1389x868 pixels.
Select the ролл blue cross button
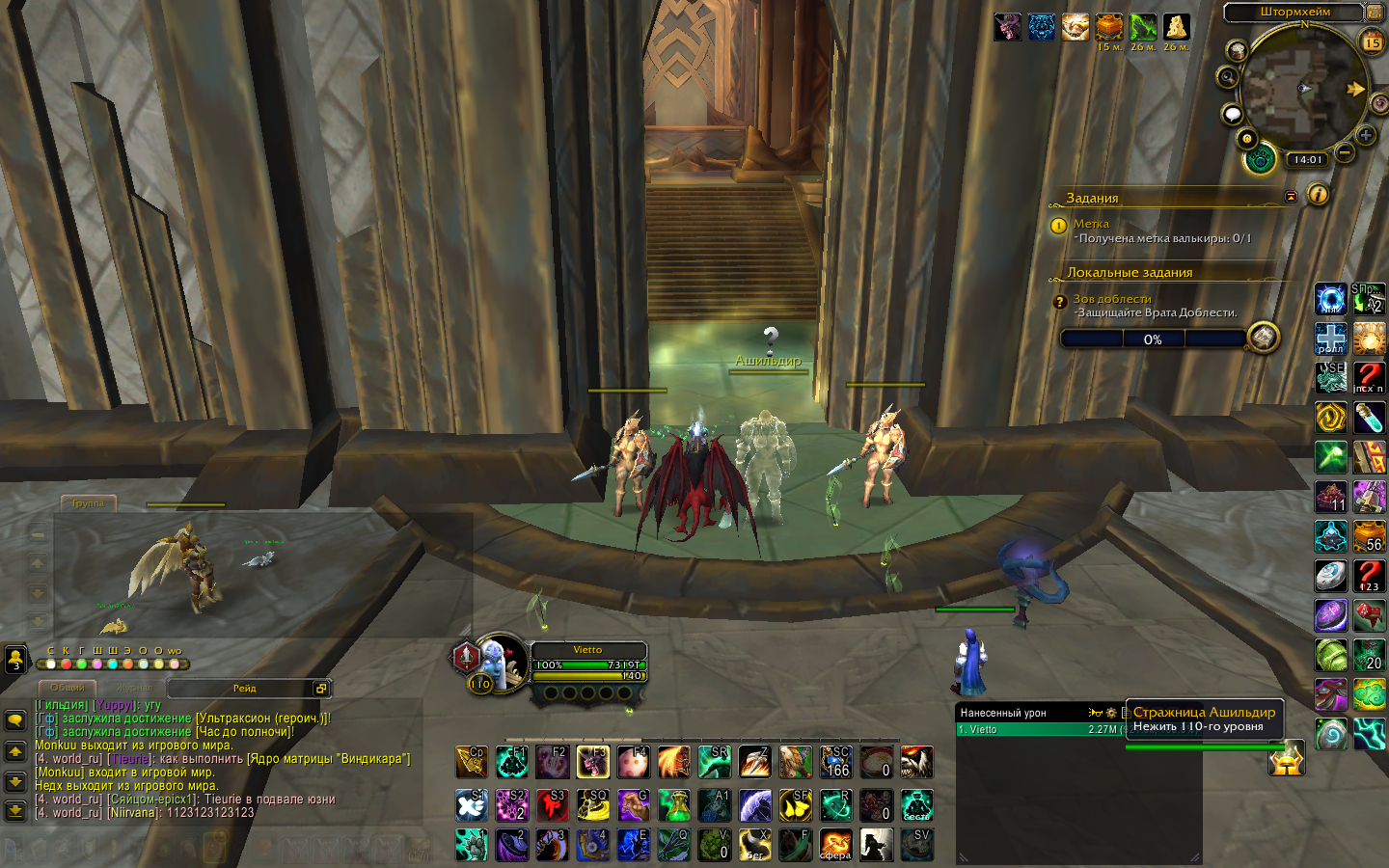[x=1330, y=339]
